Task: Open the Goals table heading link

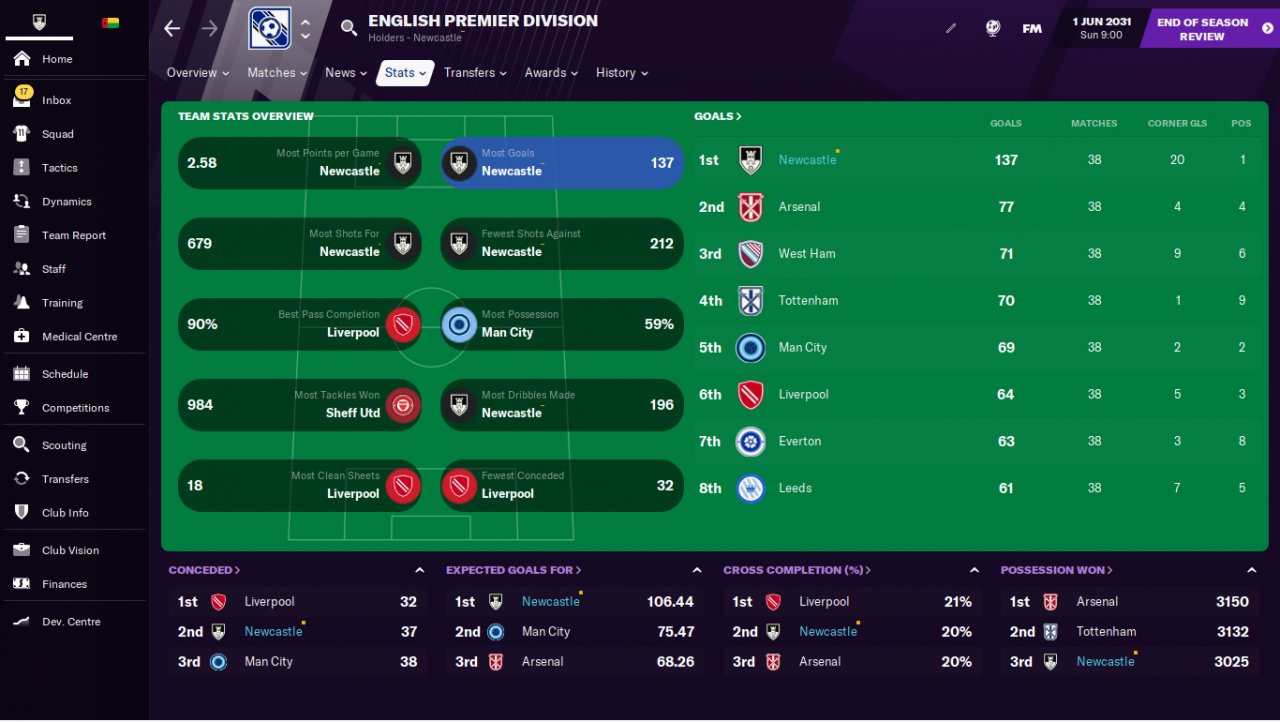Action: [718, 116]
